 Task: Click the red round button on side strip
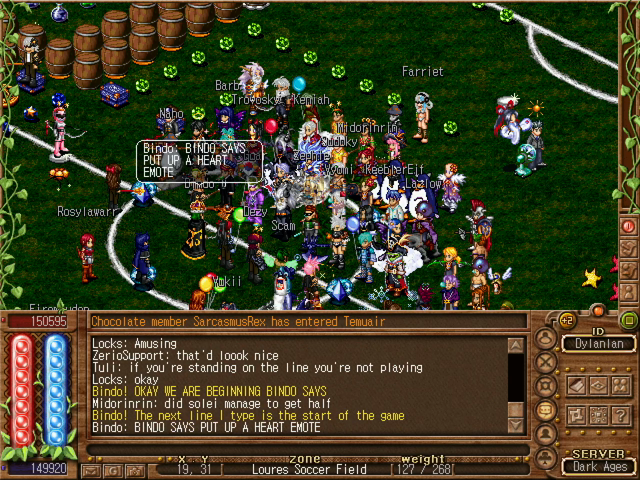[x=628, y=226]
